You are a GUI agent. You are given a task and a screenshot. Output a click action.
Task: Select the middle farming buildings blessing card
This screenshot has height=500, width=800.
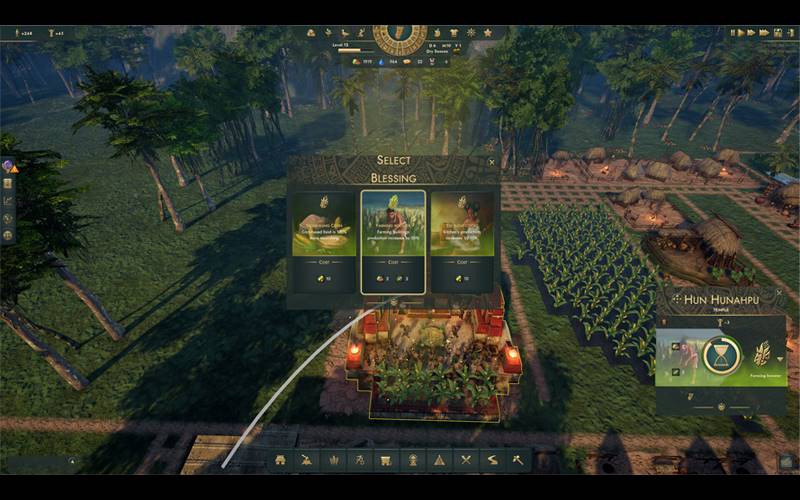393,241
